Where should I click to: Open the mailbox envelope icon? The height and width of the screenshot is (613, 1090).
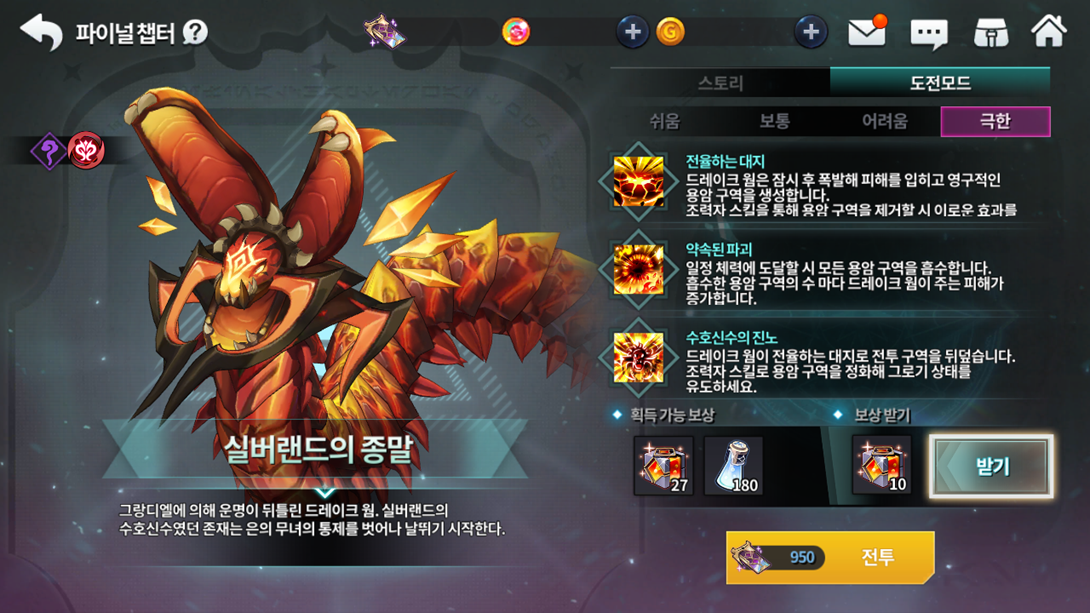coord(867,32)
